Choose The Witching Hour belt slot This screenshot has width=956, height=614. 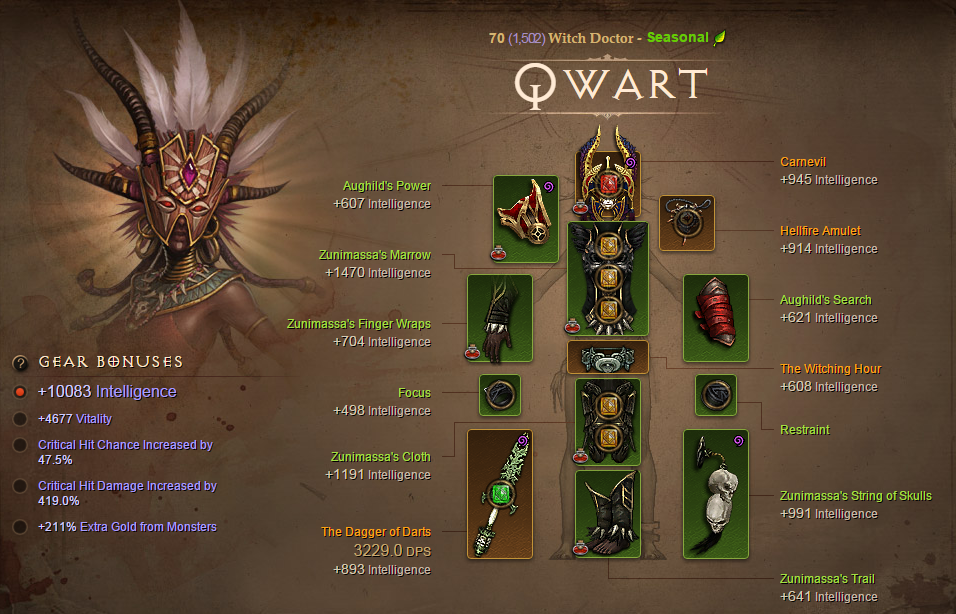(x=607, y=357)
